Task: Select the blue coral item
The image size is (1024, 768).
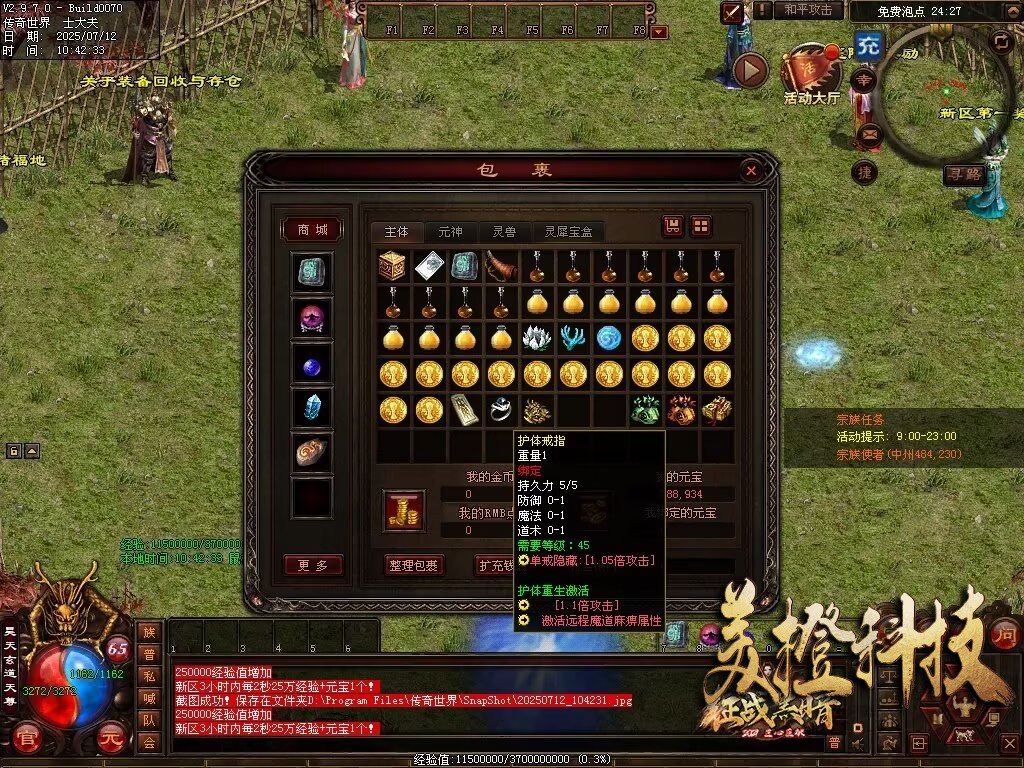Action: coord(572,338)
